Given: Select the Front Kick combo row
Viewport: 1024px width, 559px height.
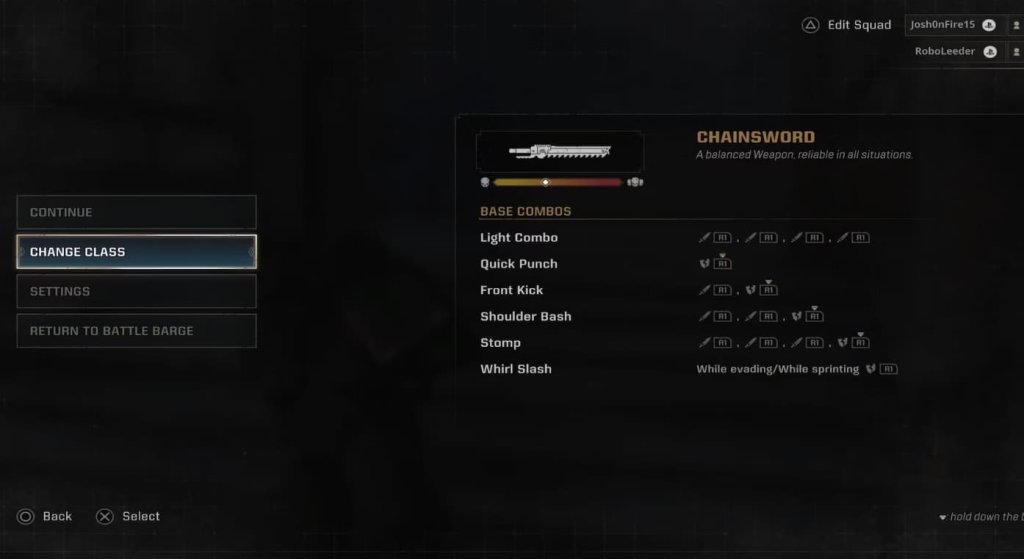Looking at the screenshot, I should (512, 290).
